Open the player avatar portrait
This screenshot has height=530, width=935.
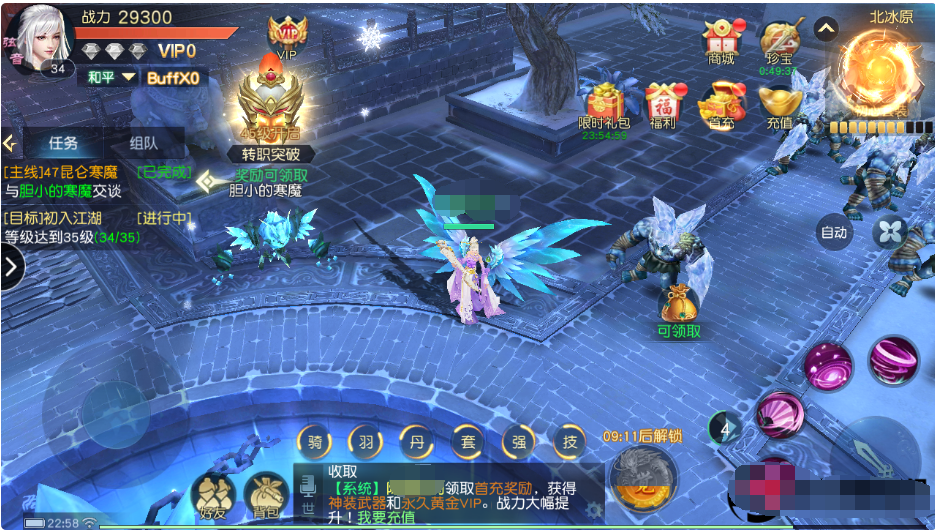[x=43, y=37]
